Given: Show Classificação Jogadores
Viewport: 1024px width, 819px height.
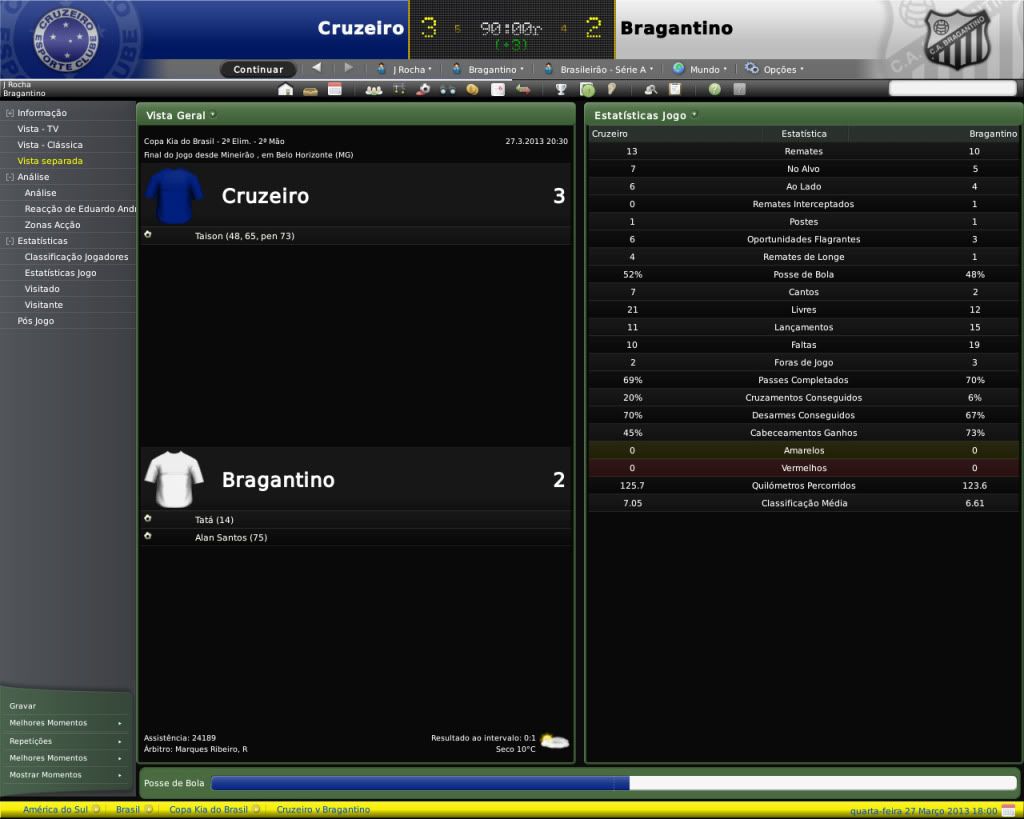Looking at the screenshot, I should (x=76, y=257).
